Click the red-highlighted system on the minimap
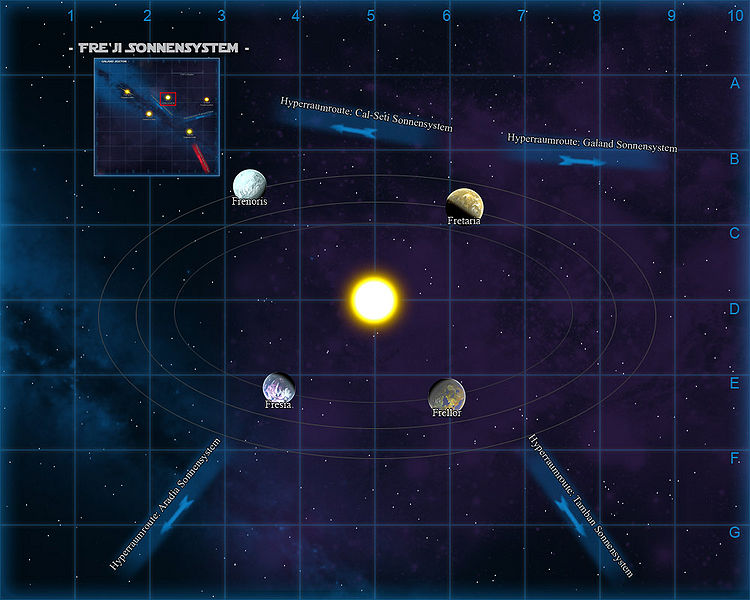The image size is (750, 600). (x=168, y=98)
